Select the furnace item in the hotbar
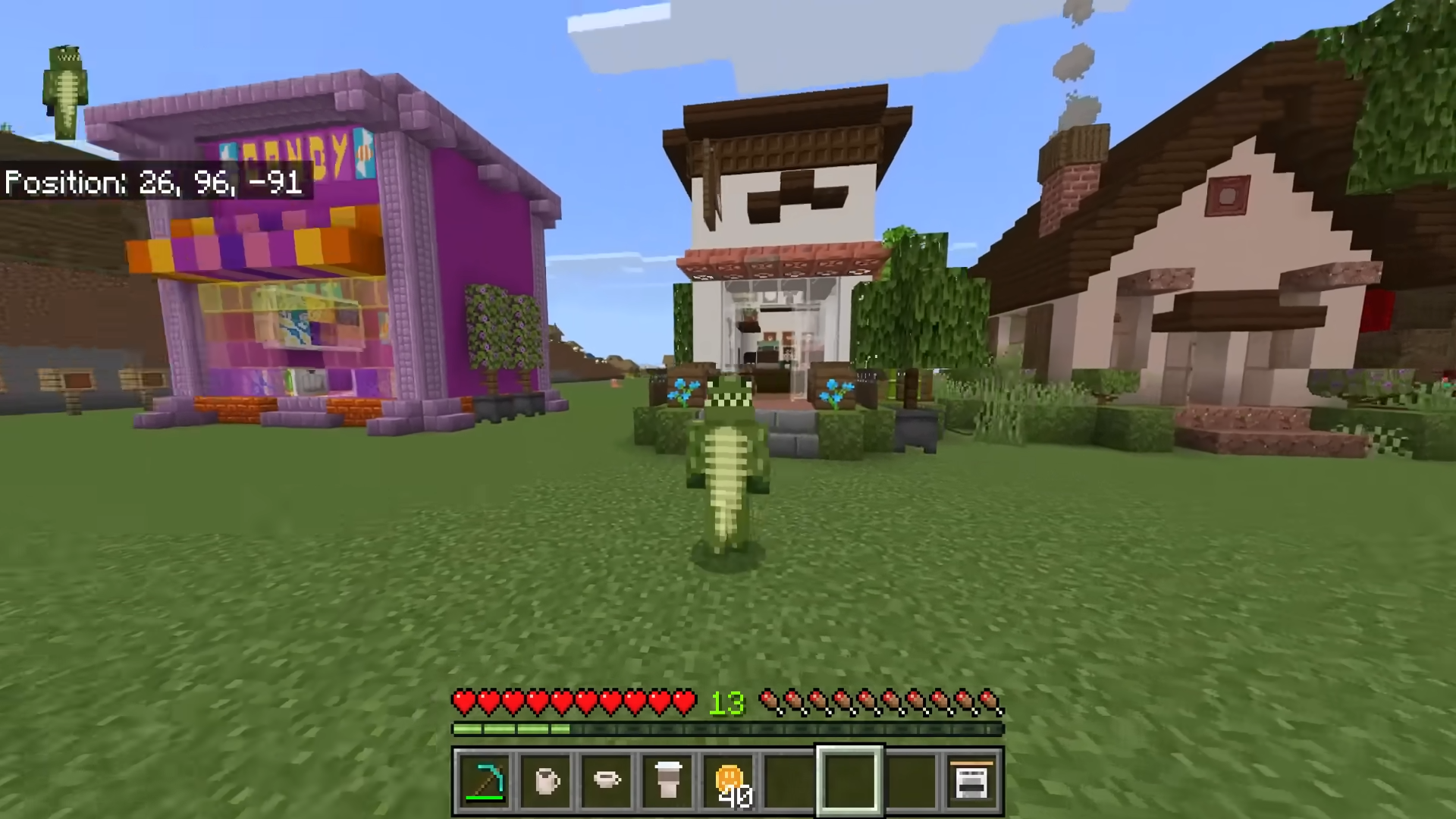The width and height of the screenshot is (1456, 819). (x=971, y=781)
